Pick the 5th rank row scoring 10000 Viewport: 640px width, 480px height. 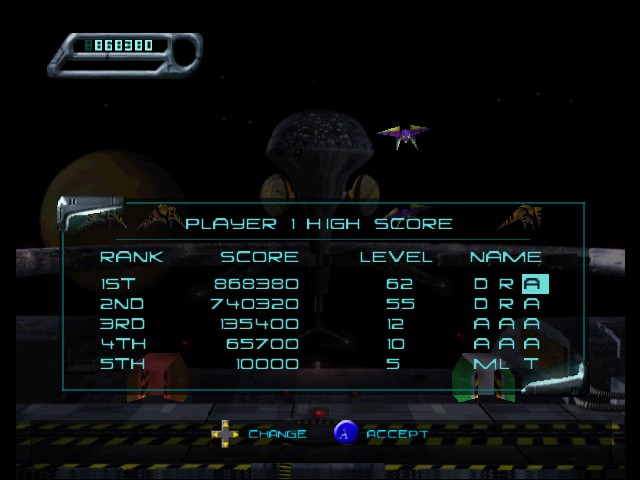tap(320, 364)
